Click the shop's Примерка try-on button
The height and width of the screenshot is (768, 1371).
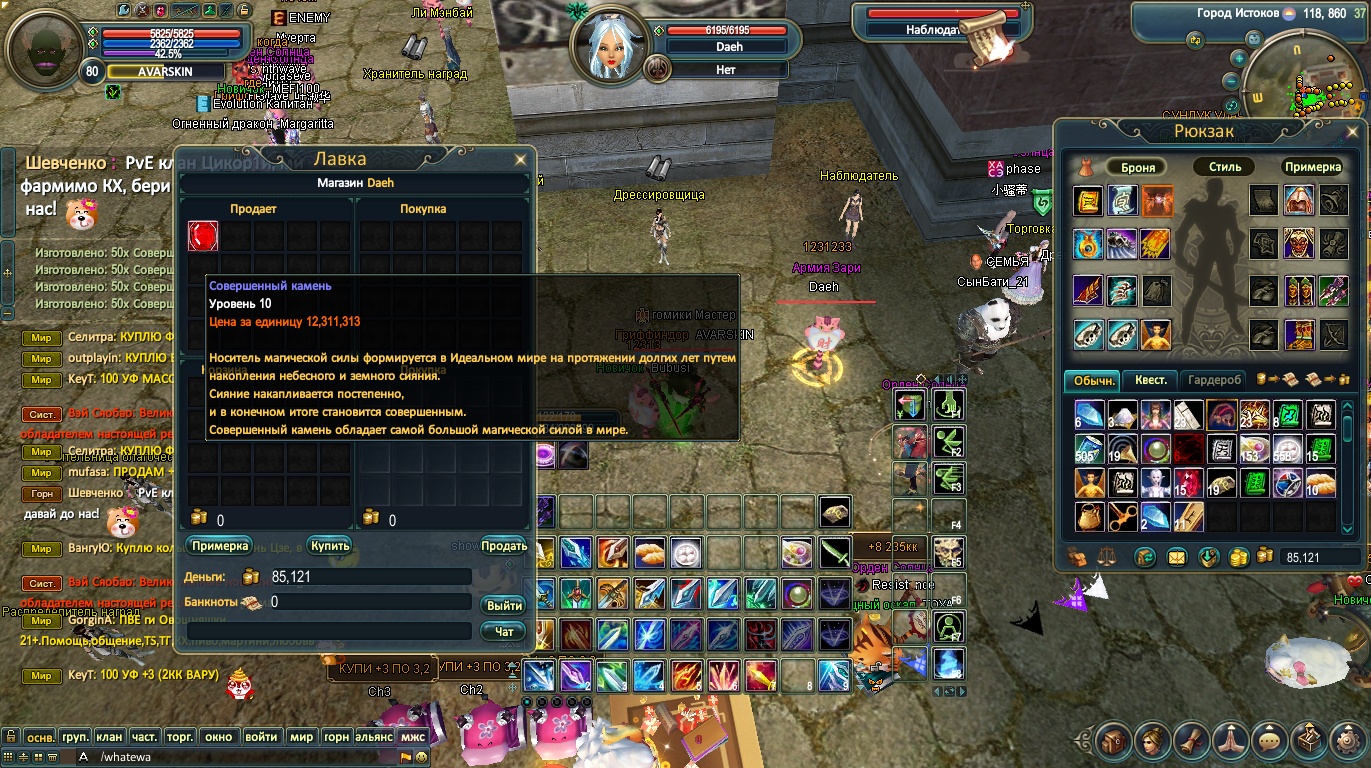coord(219,546)
